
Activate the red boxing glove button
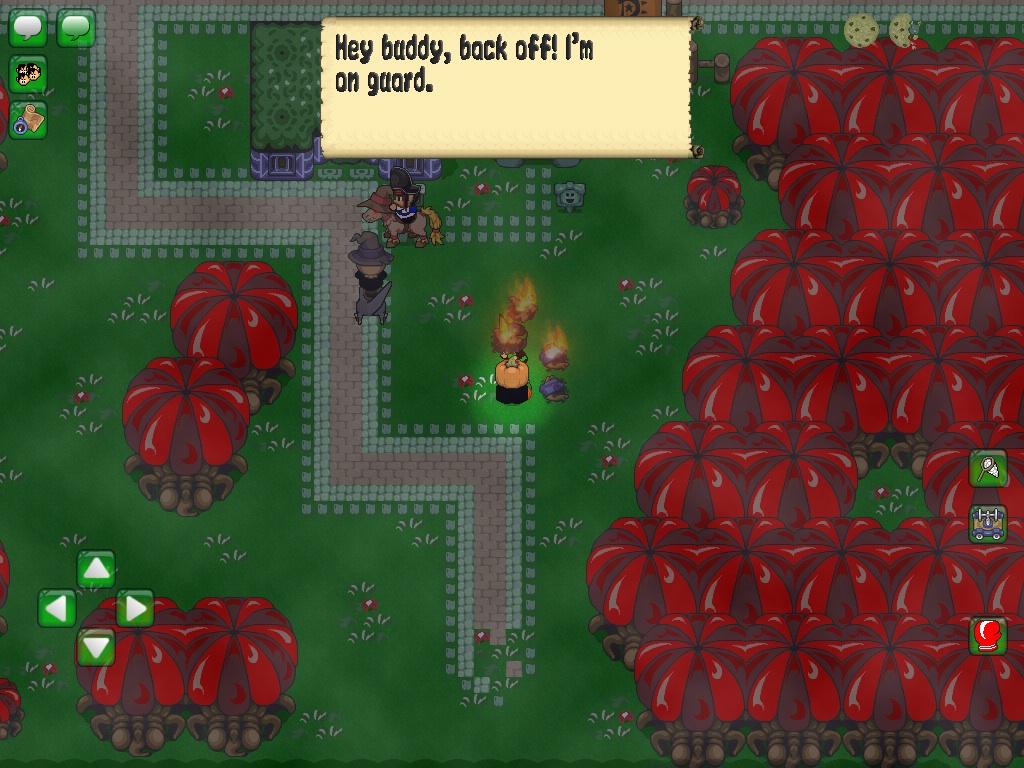(988, 636)
